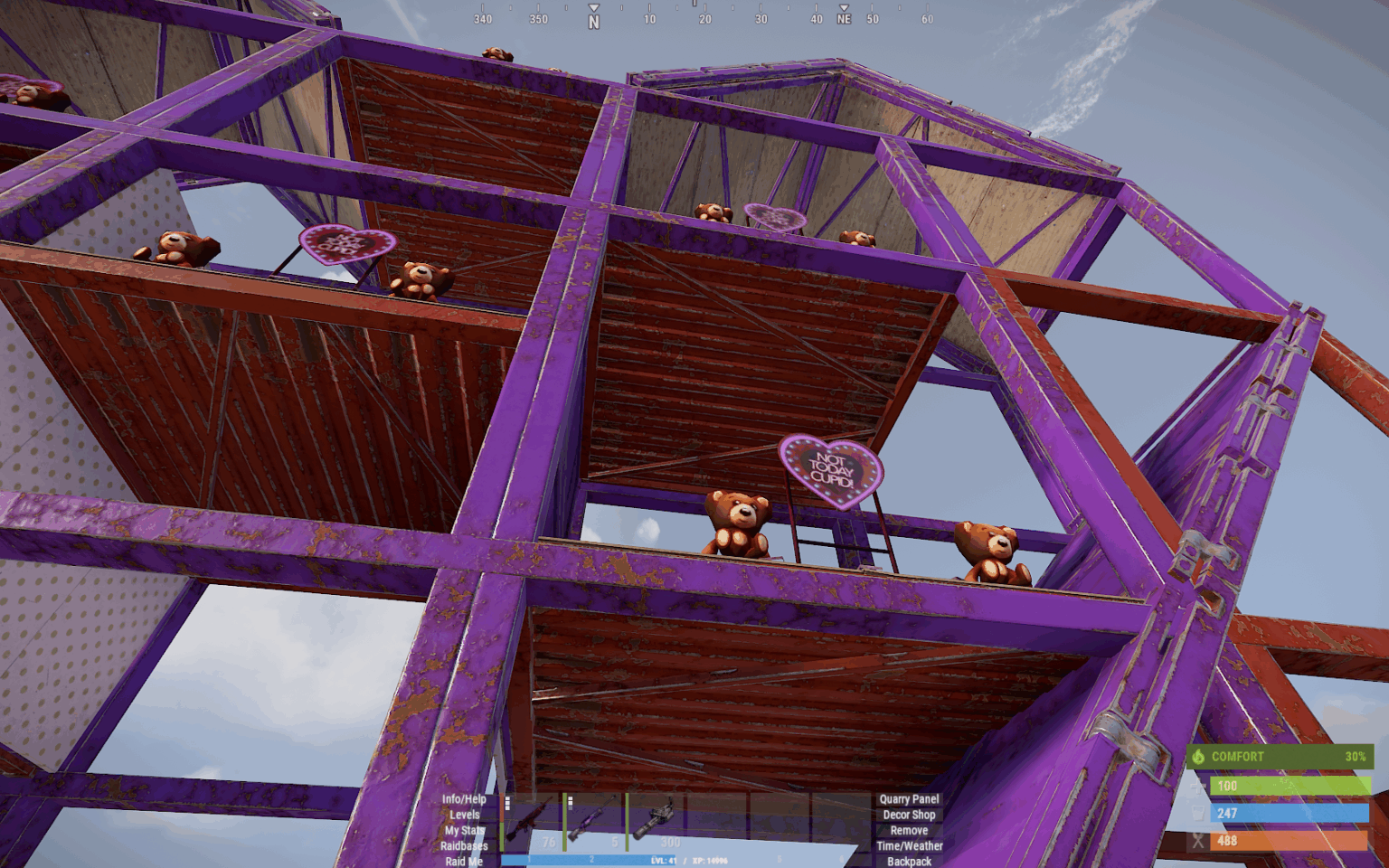This screenshot has width=1389, height=868.
Task: Open the Quarry Panel
Action: [x=909, y=799]
